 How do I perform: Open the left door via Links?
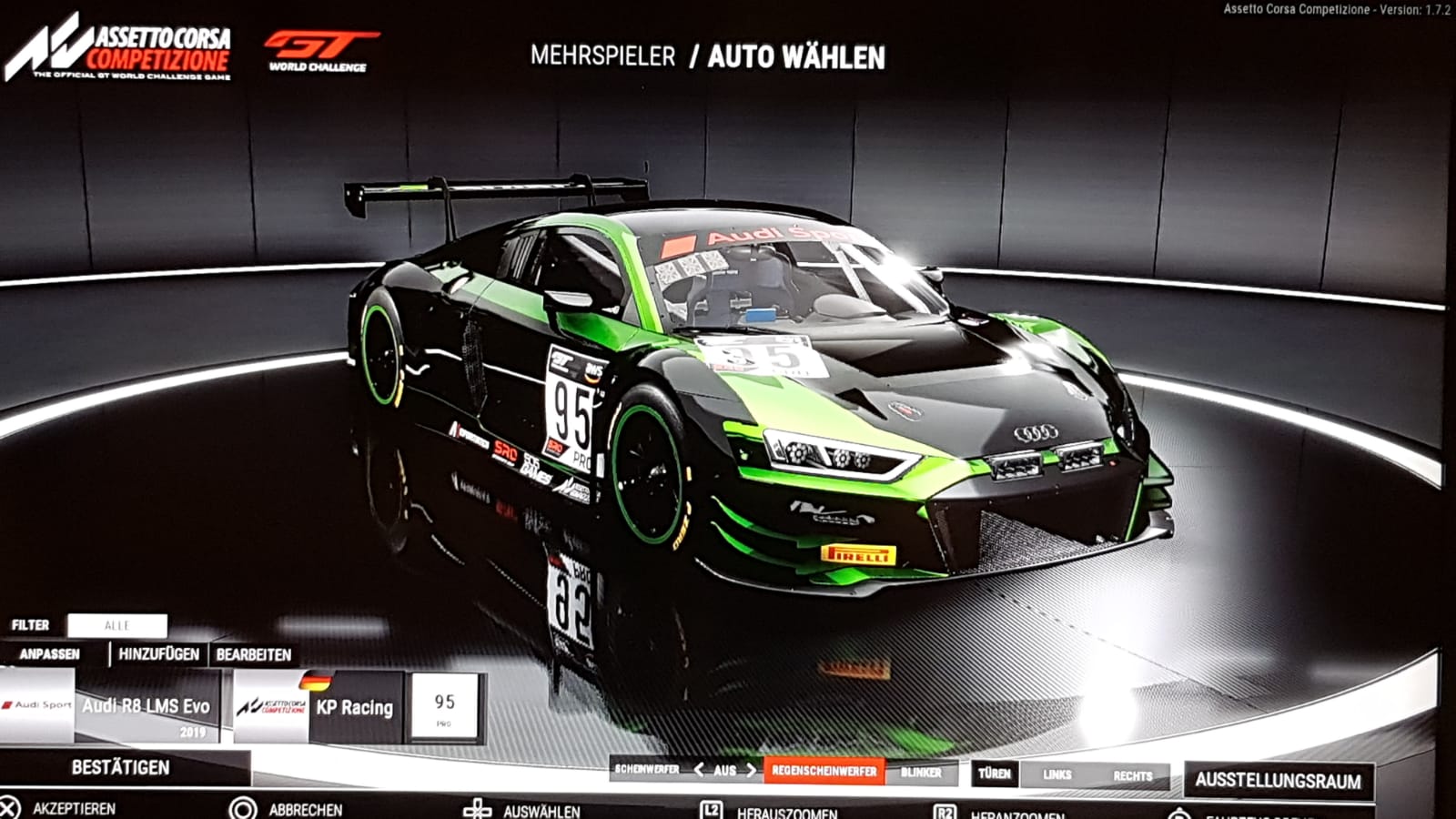point(1057,774)
